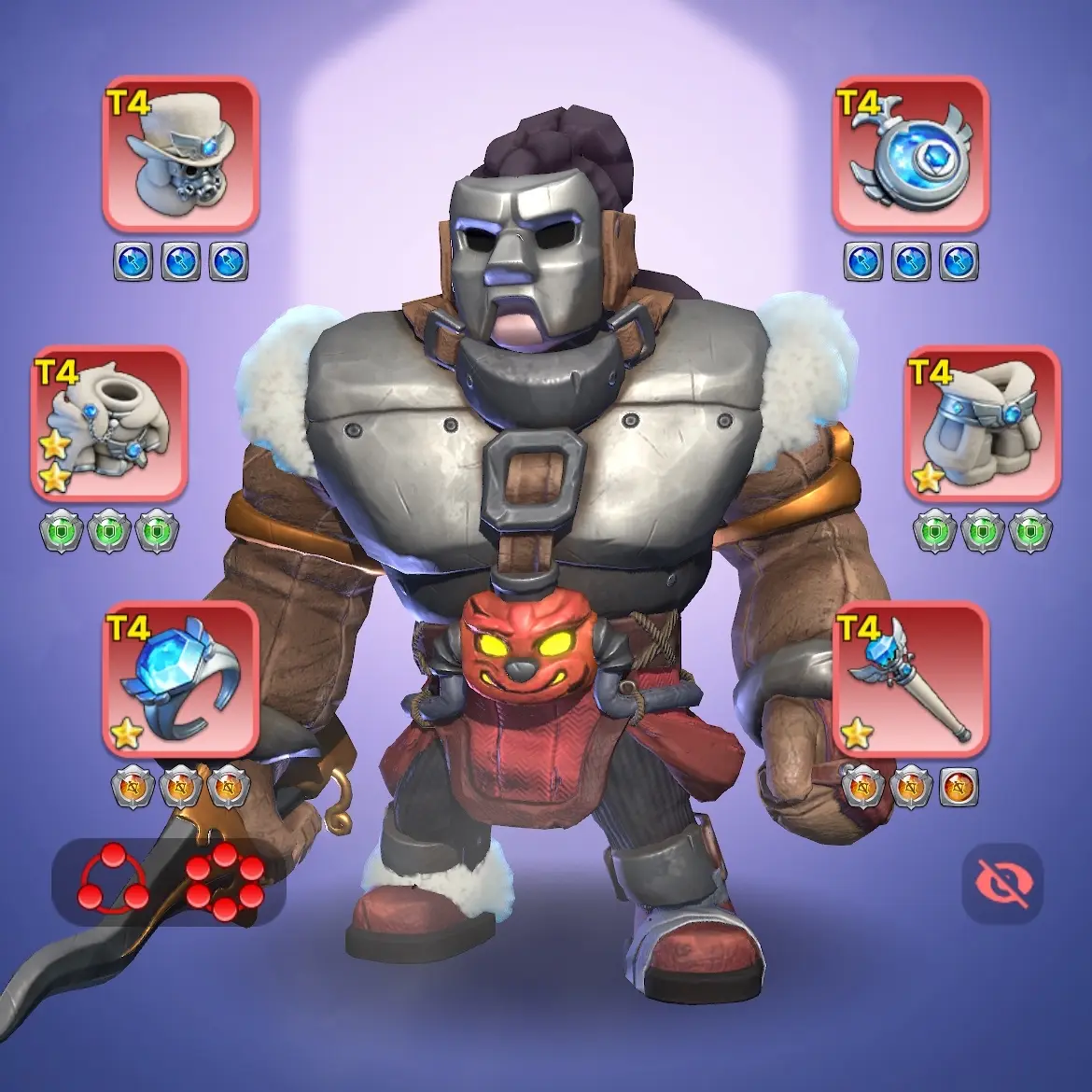This screenshot has height=1092, width=1092.
Task: Toggle the red crossed-eye visibility button
Action: (1001, 883)
